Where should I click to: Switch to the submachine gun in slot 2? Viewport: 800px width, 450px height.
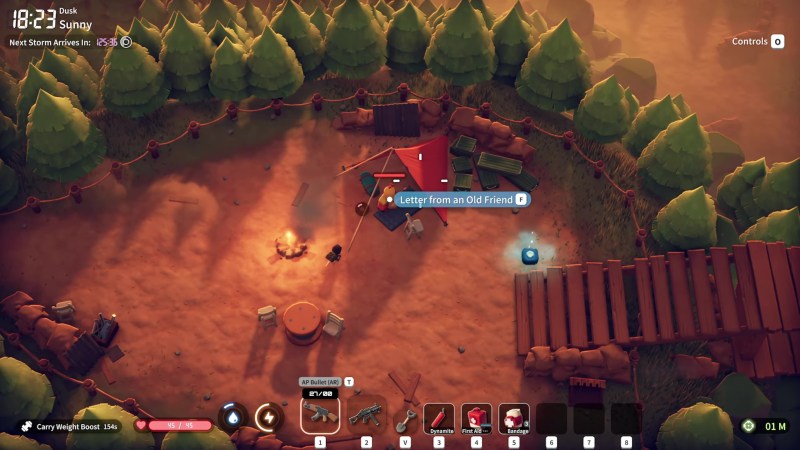coord(366,415)
